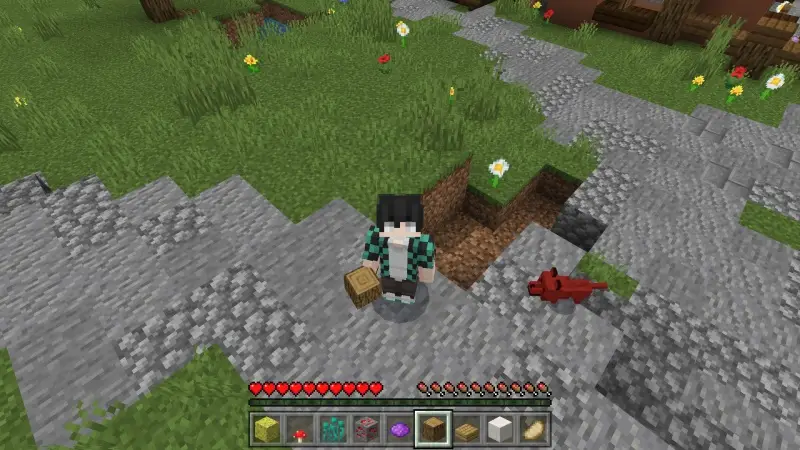Select the yellow sponge block slot
Screen dimensions: 800x450
pos(265,429)
